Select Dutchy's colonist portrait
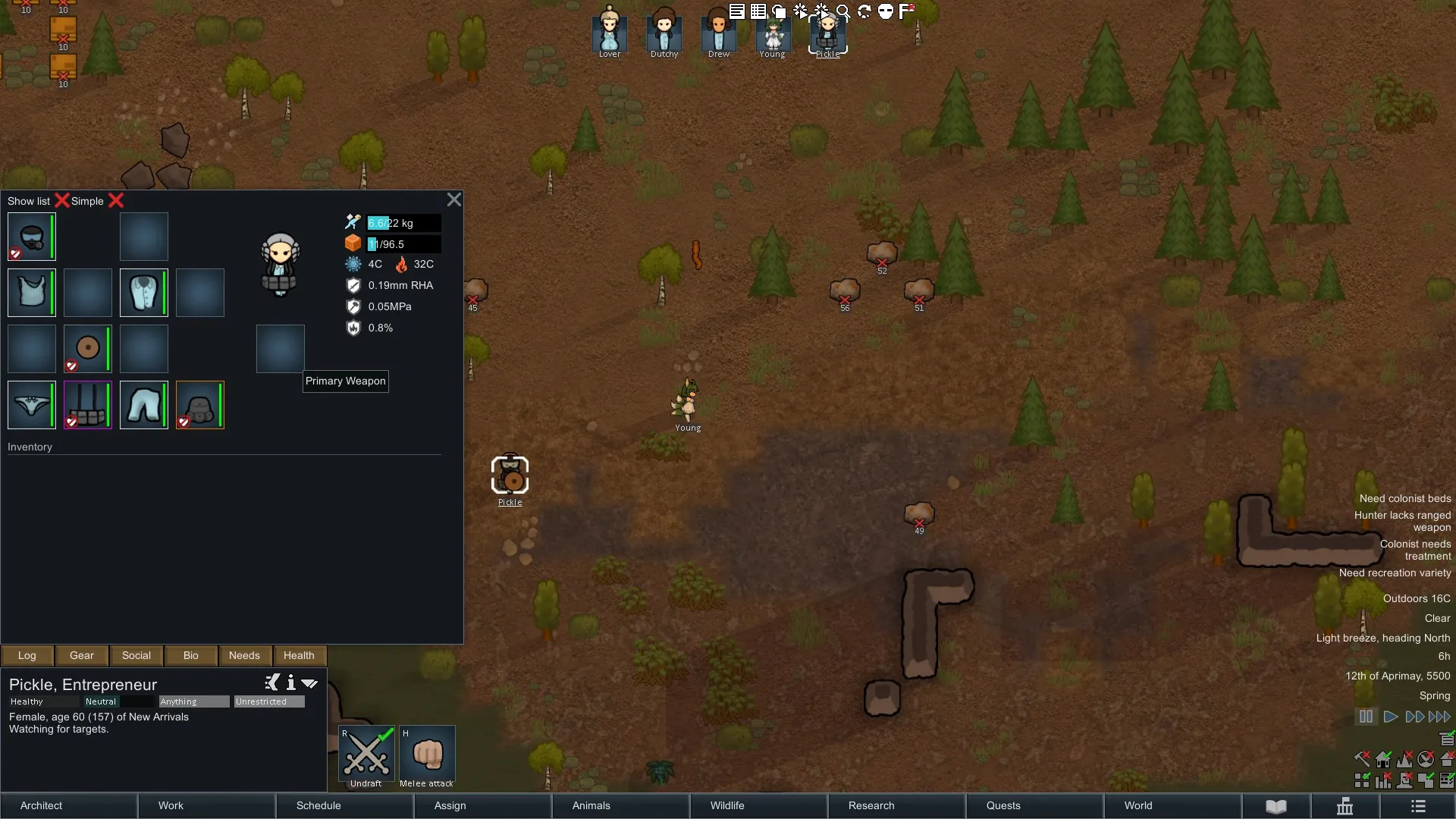The height and width of the screenshot is (819, 1456). point(664,32)
